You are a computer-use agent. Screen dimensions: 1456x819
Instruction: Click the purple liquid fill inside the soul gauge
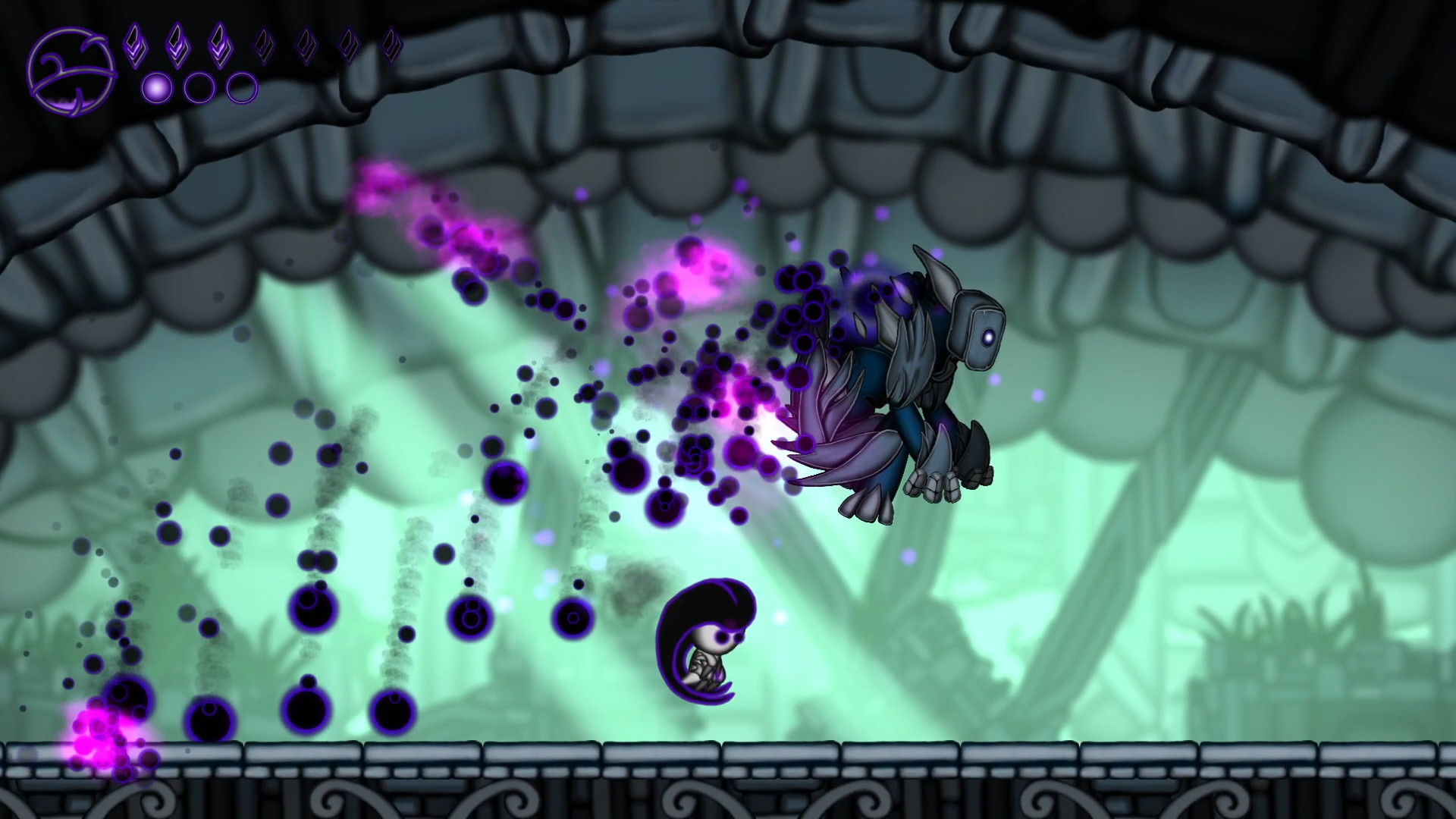(64, 104)
